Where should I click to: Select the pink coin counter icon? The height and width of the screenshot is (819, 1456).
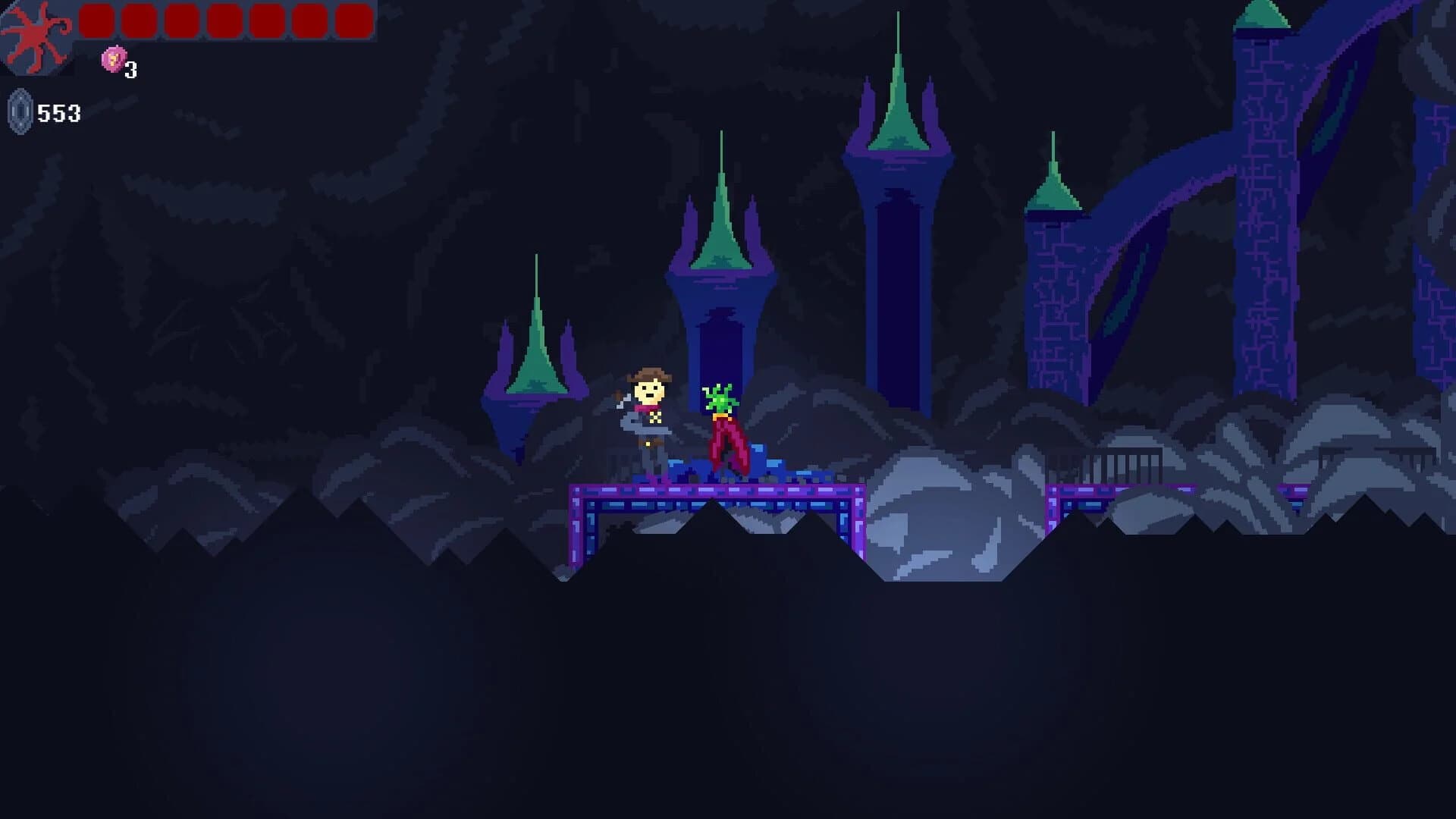point(112,61)
